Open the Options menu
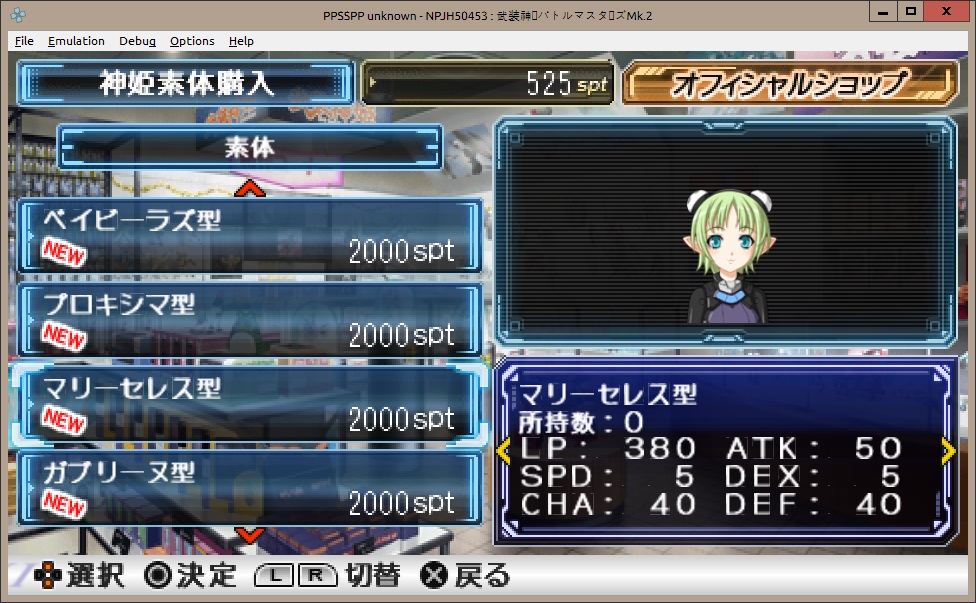This screenshot has width=976, height=603. pos(192,41)
